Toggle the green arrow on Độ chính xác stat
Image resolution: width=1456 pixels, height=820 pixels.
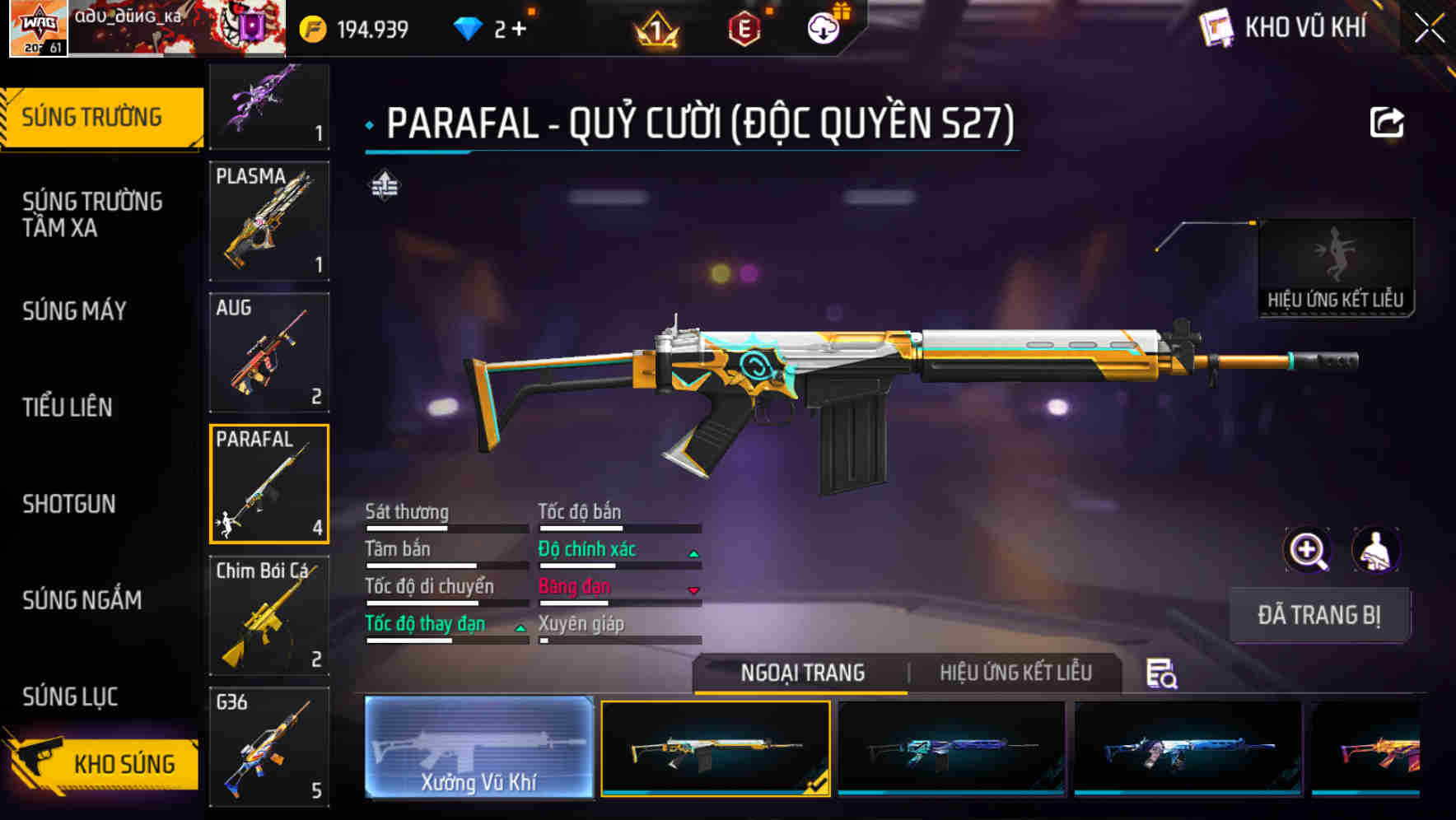point(692,552)
